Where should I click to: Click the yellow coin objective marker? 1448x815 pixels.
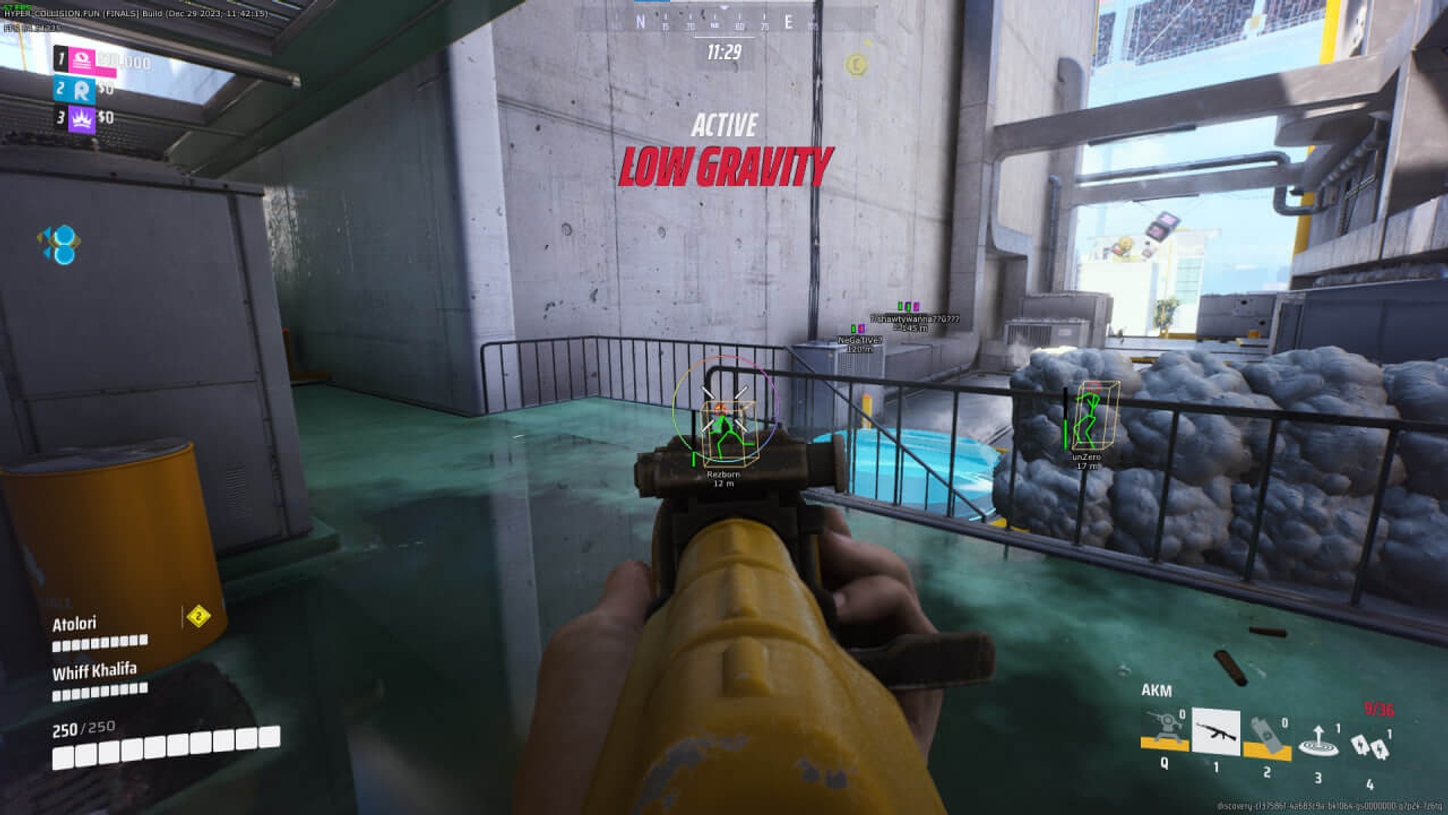856,65
